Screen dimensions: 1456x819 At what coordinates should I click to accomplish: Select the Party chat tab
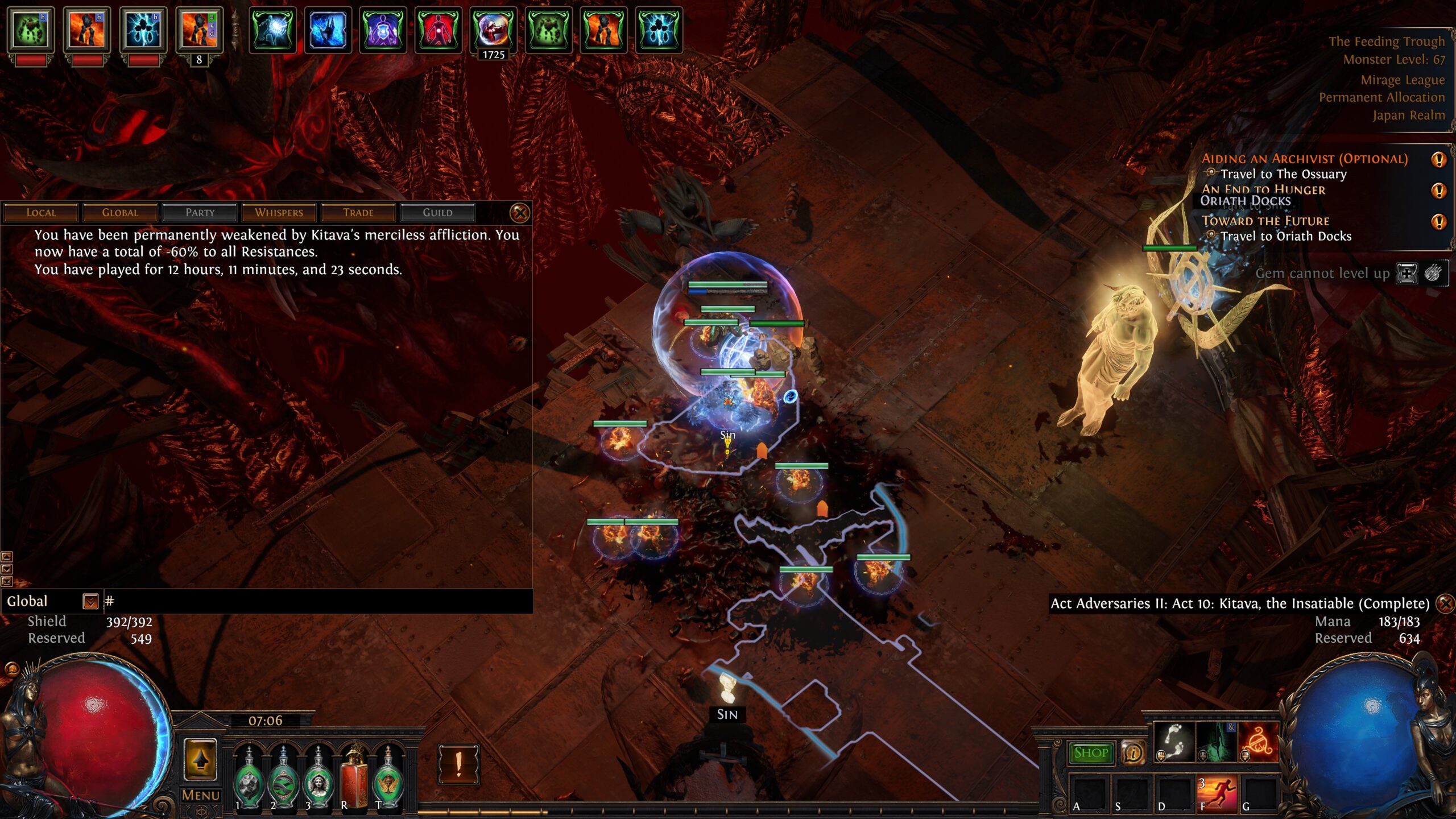[200, 213]
